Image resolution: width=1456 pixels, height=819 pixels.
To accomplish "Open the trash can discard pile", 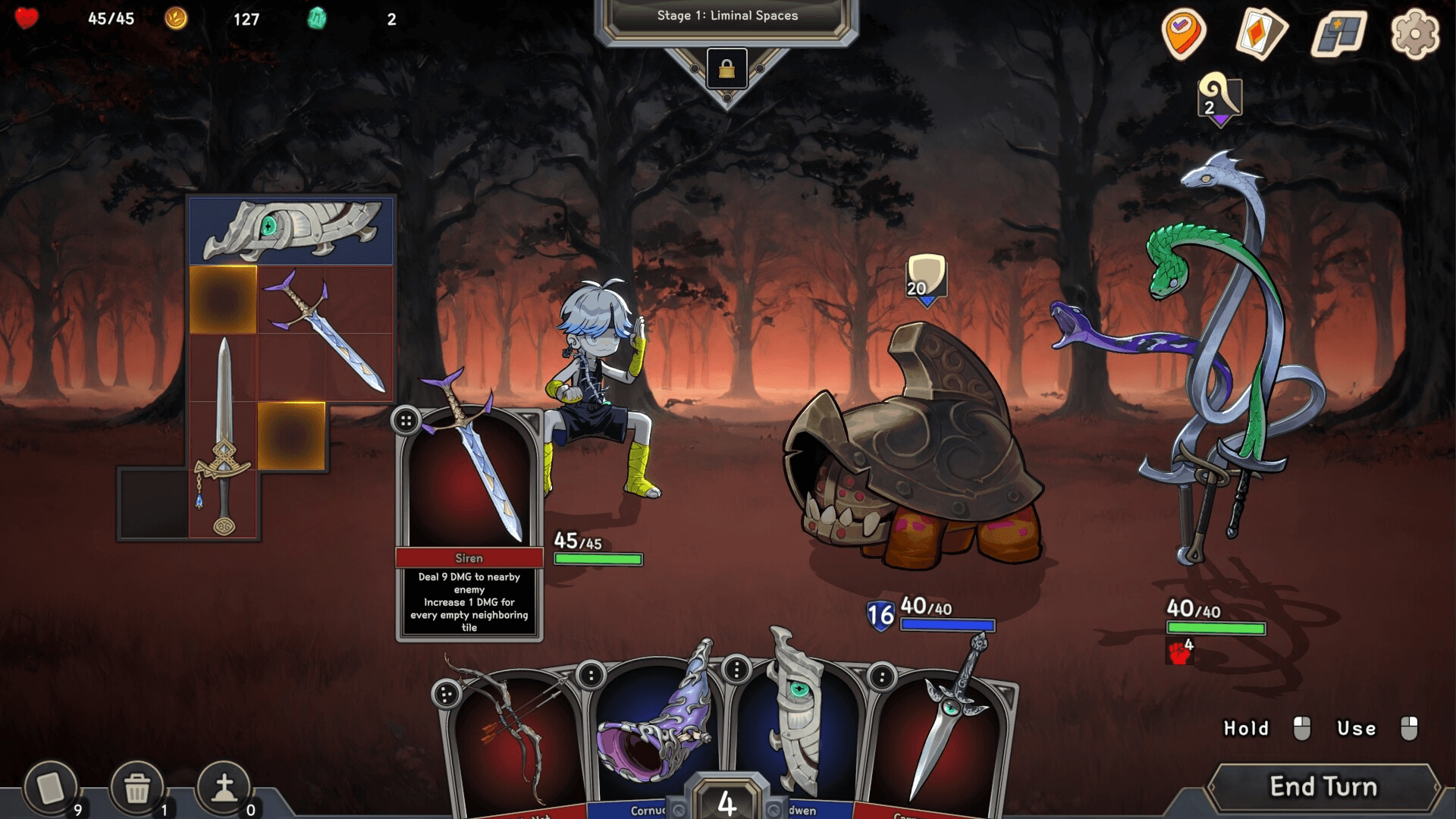I will 137,789.
